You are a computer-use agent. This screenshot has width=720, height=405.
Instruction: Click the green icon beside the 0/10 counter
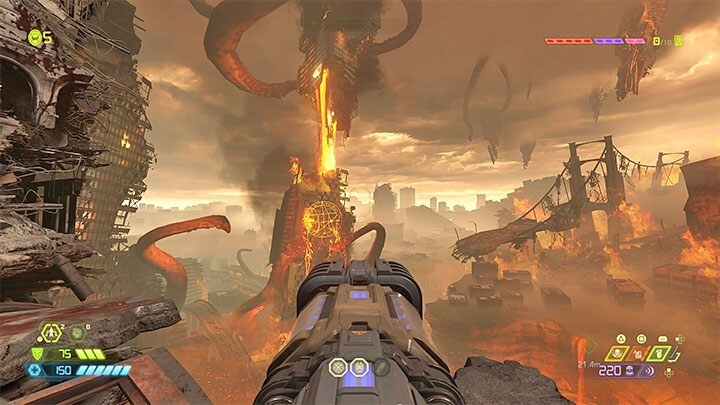pyautogui.click(x=680, y=41)
